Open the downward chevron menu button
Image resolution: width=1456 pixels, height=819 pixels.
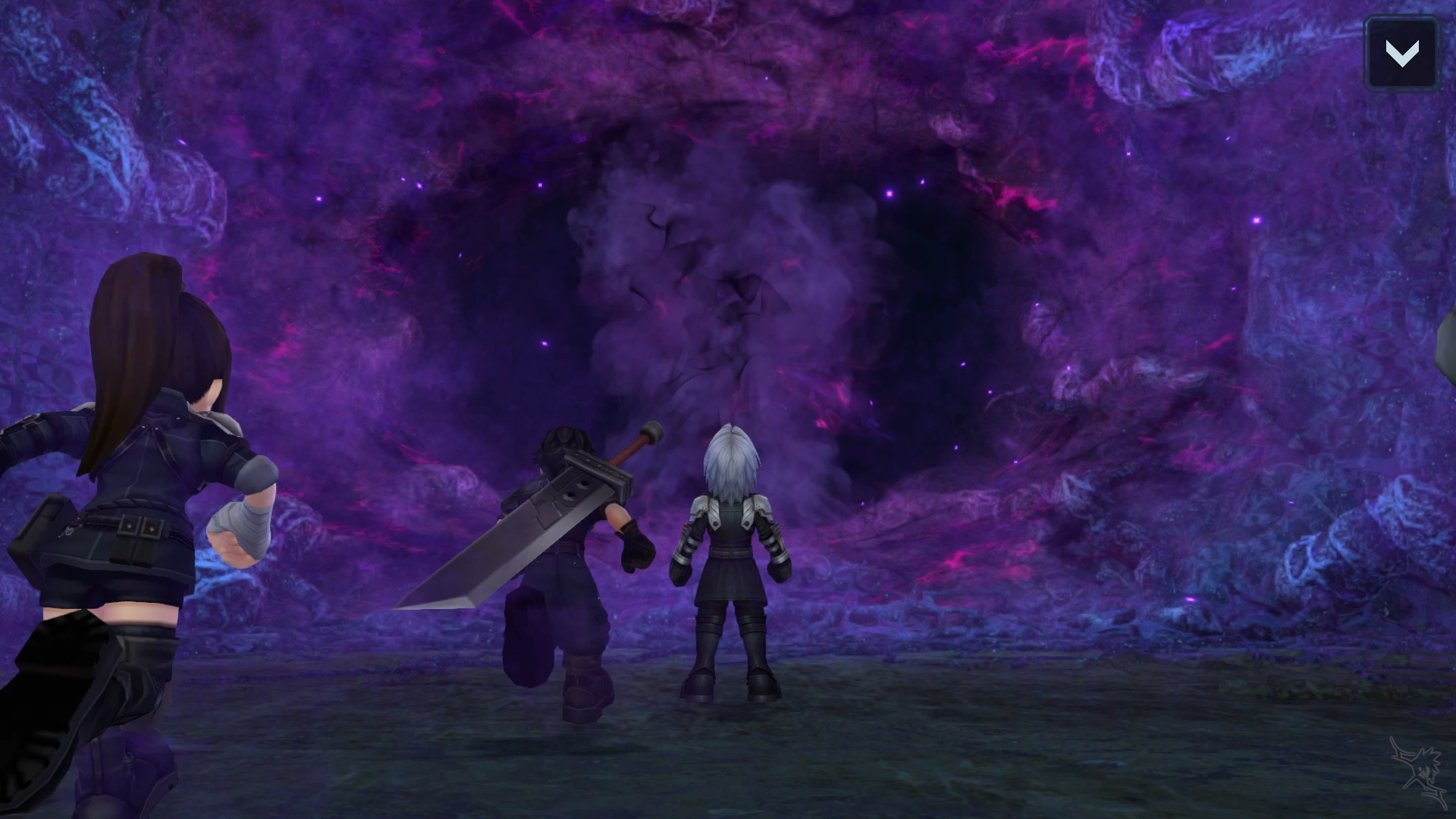click(x=1401, y=54)
